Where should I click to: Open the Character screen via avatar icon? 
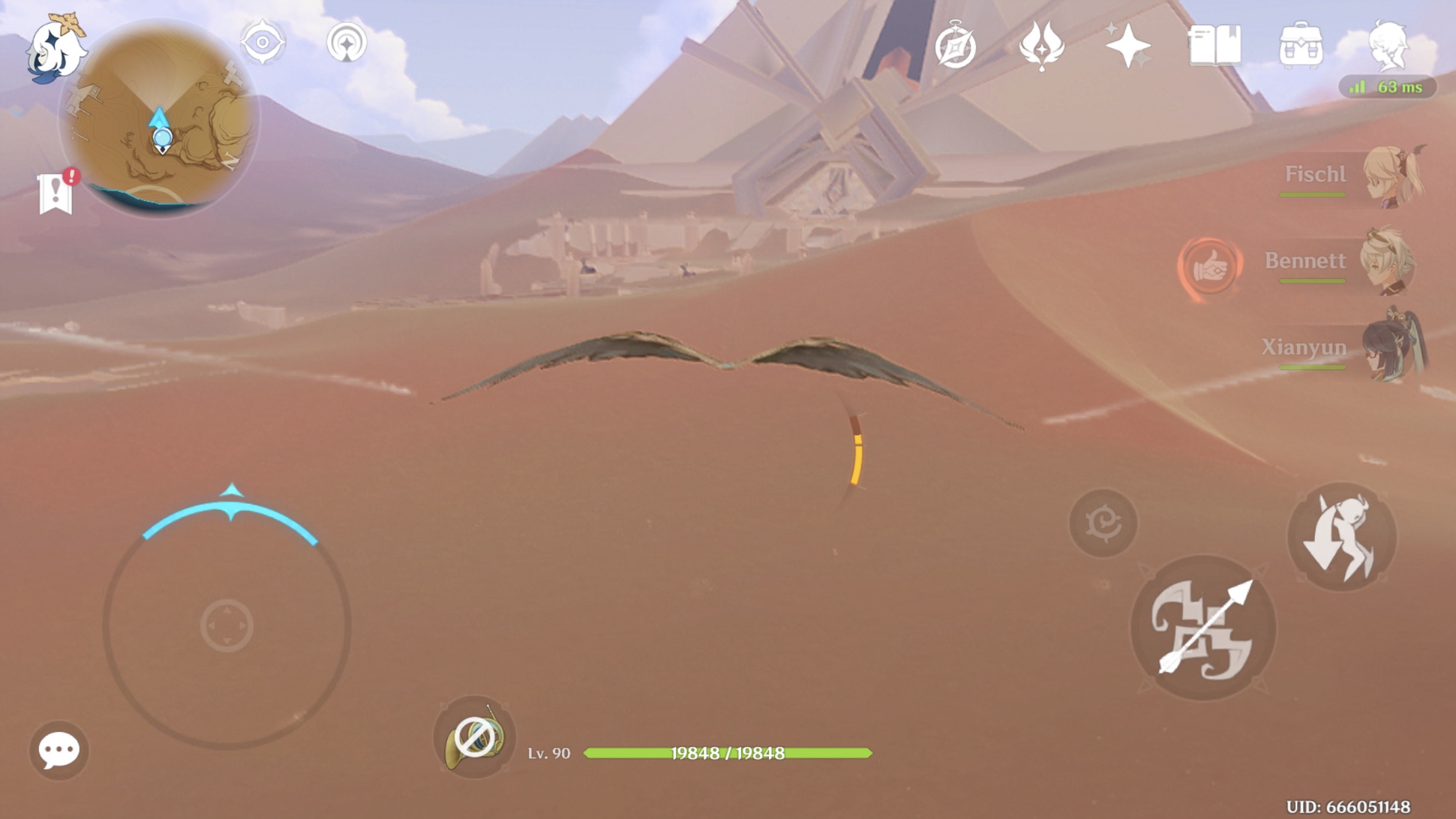(x=1391, y=46)
